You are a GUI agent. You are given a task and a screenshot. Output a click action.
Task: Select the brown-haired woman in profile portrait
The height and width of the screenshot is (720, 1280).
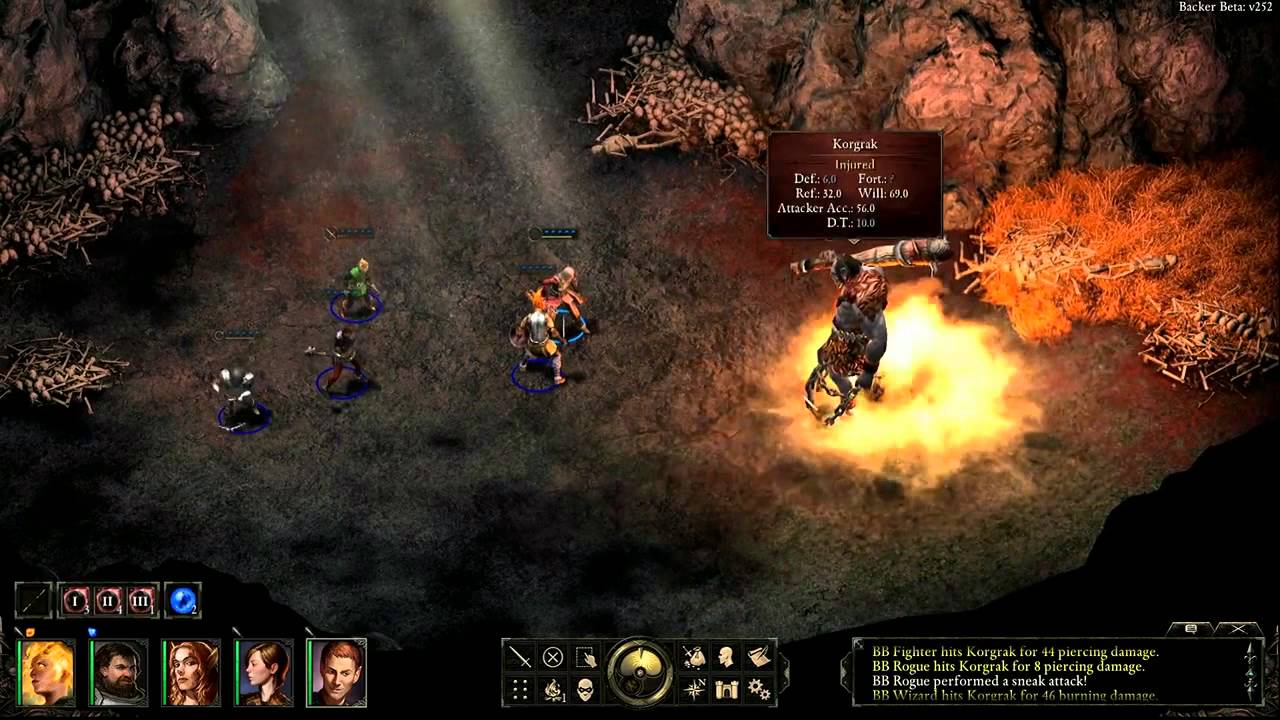click(265, 672)
